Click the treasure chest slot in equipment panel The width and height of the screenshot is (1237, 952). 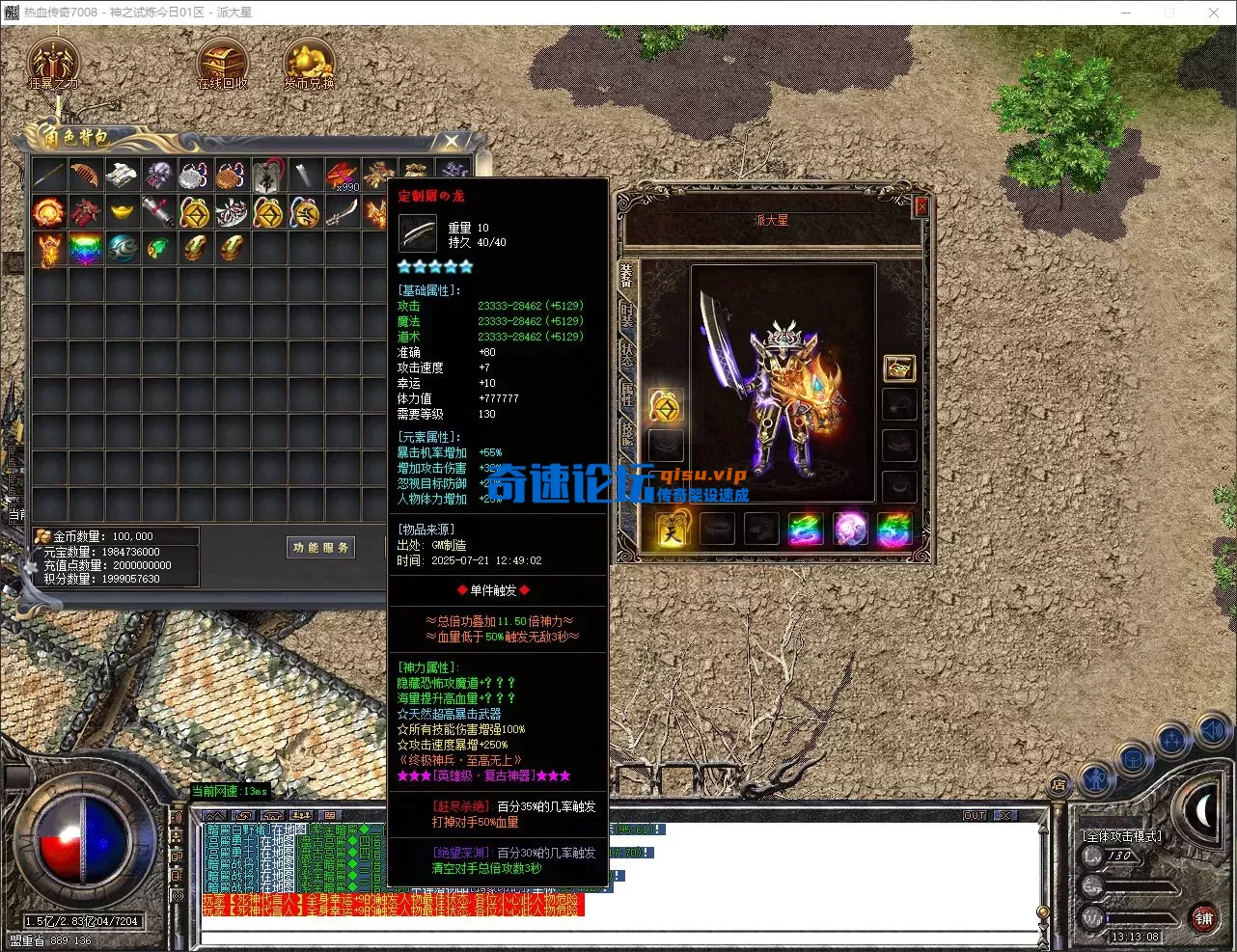pyautogui.click(x=899, y=367)
